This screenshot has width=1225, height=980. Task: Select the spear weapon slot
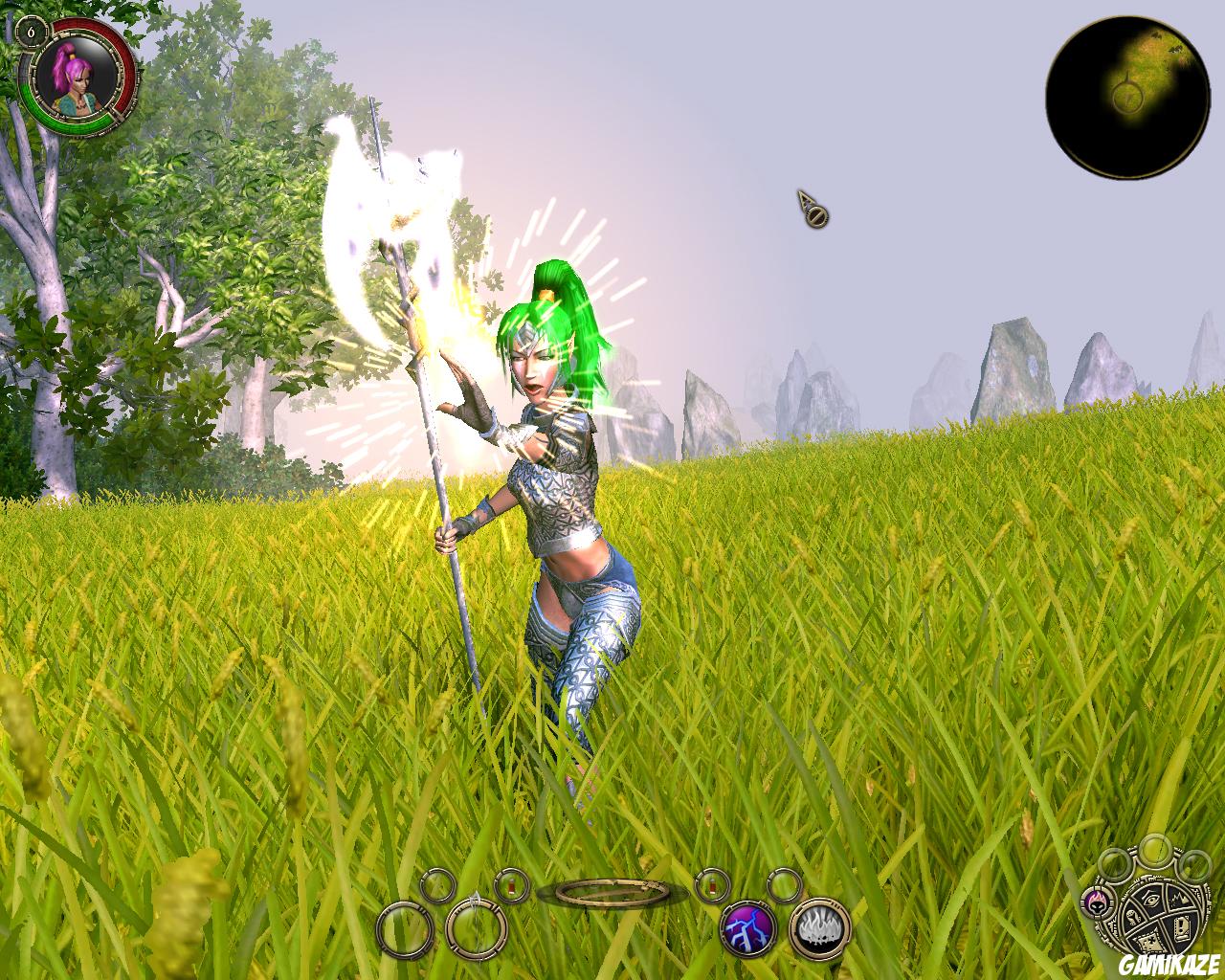pos(477,927)
